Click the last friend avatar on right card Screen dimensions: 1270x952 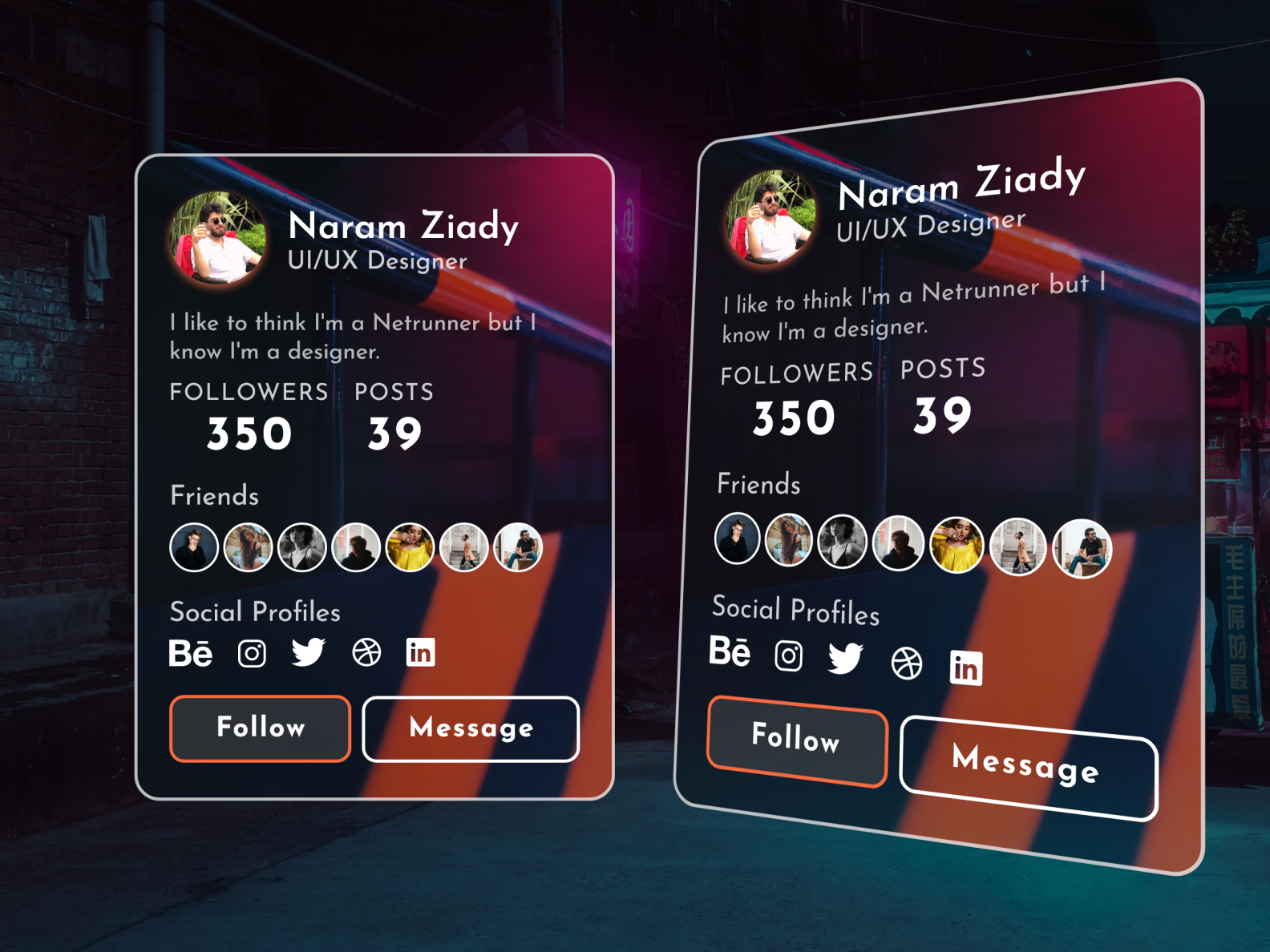pos(1082,547)
